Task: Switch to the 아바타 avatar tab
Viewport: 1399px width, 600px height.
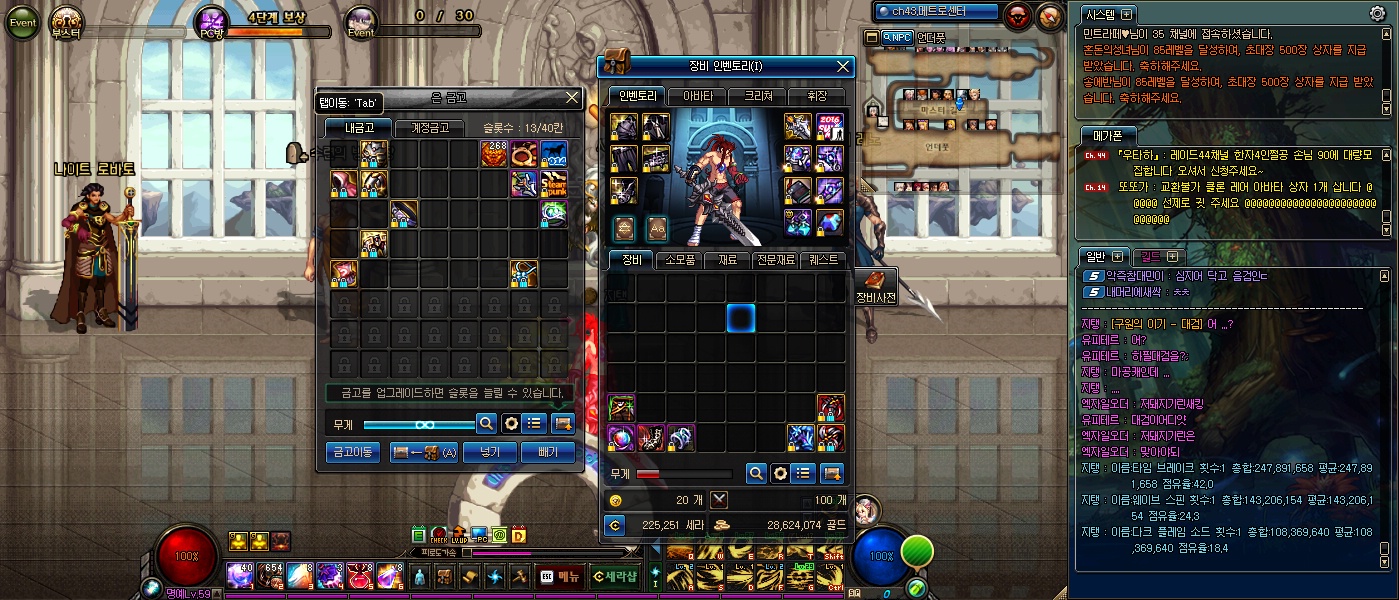Action: (697, 96)
